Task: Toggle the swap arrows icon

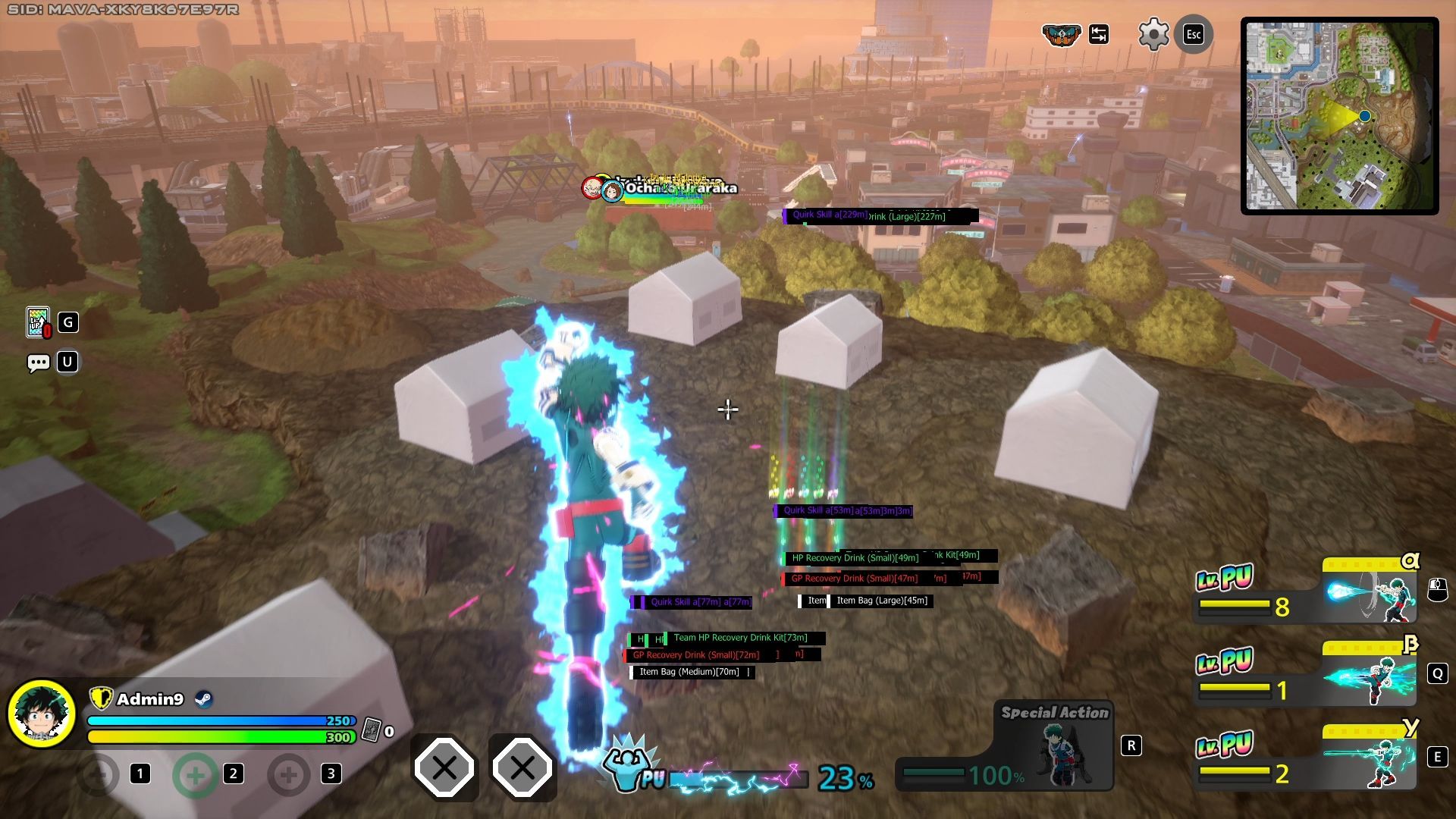Action: [1099, 35]
